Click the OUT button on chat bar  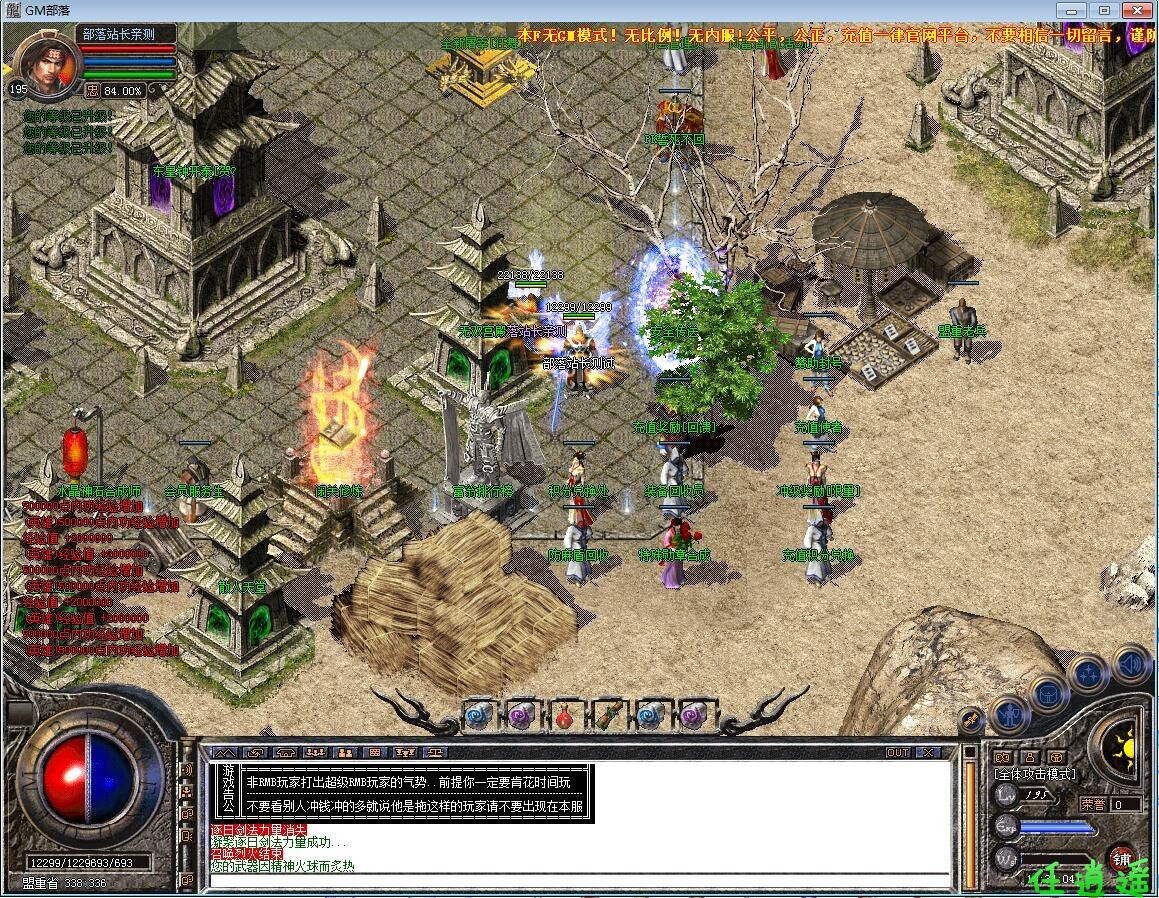click(897, 752)
